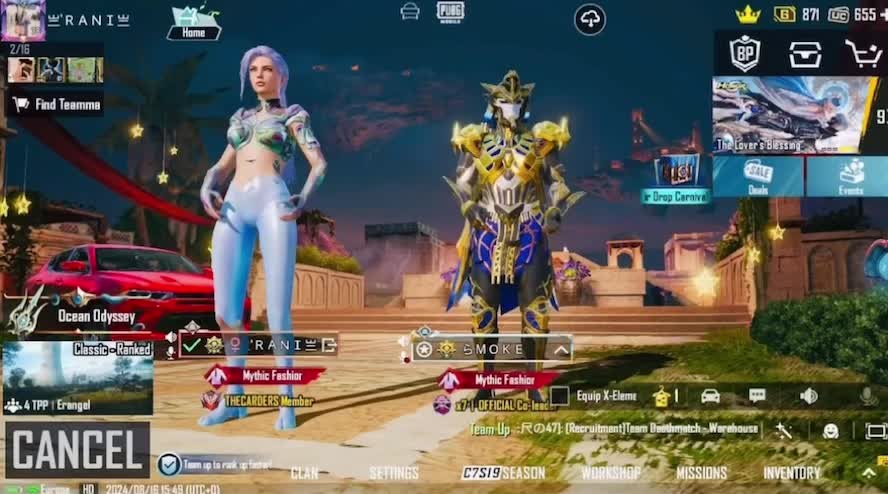888x494 pixels.
Task: Open the Inventory menu
Action: [x=791, y=473]
